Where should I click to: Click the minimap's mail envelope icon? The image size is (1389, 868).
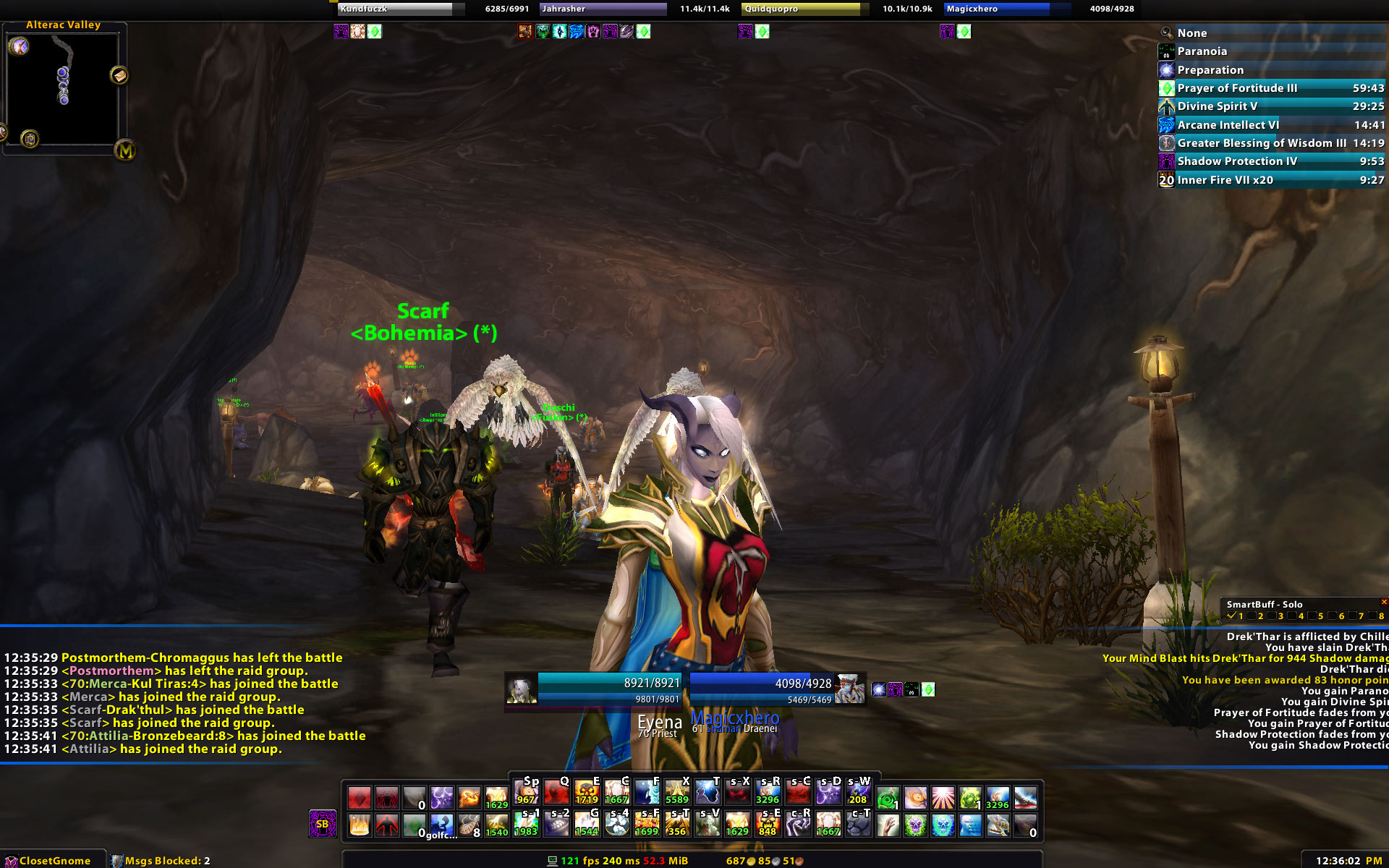click(x=119, y=75)
